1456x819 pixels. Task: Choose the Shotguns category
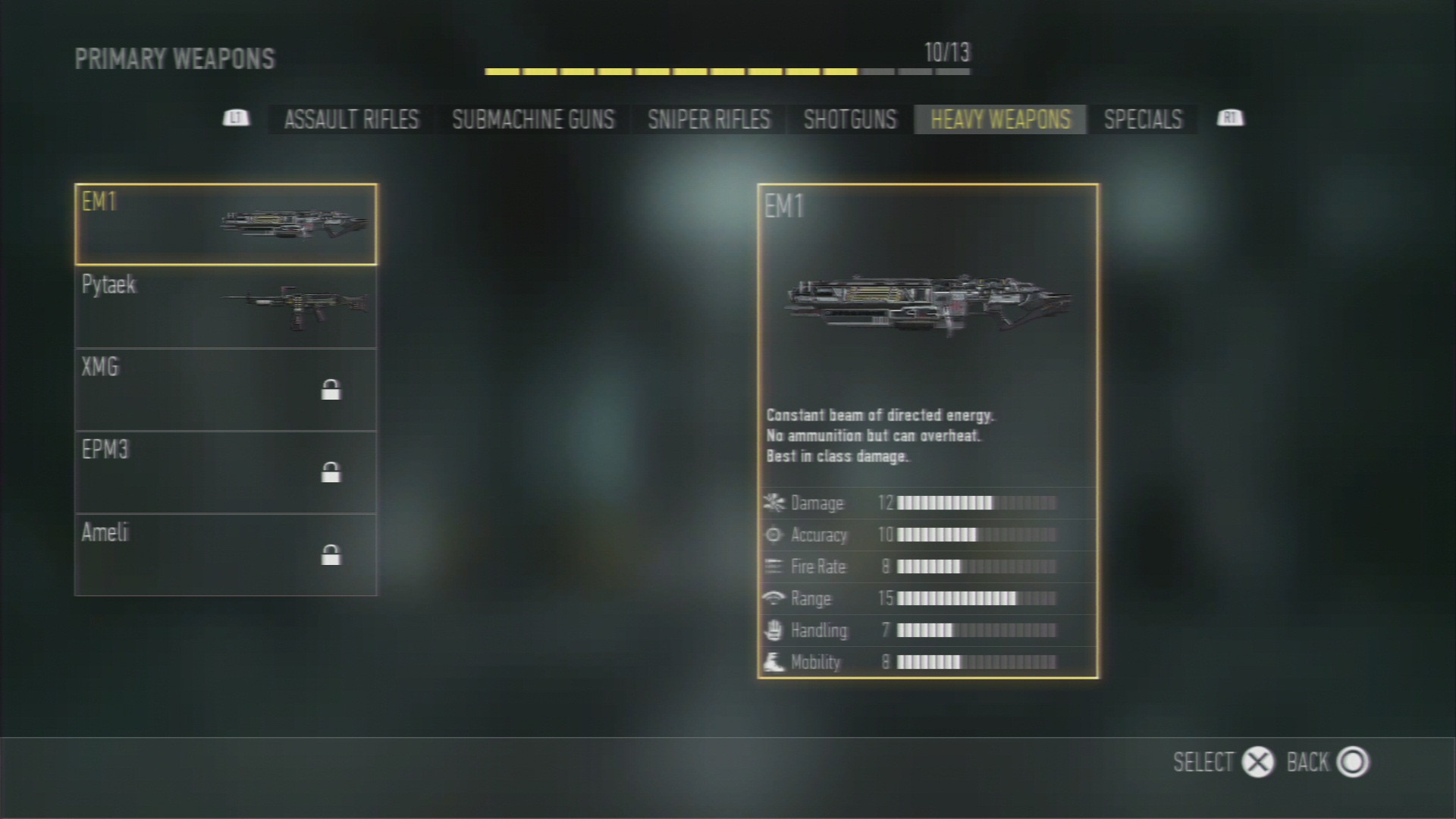[x=849, y=120]
